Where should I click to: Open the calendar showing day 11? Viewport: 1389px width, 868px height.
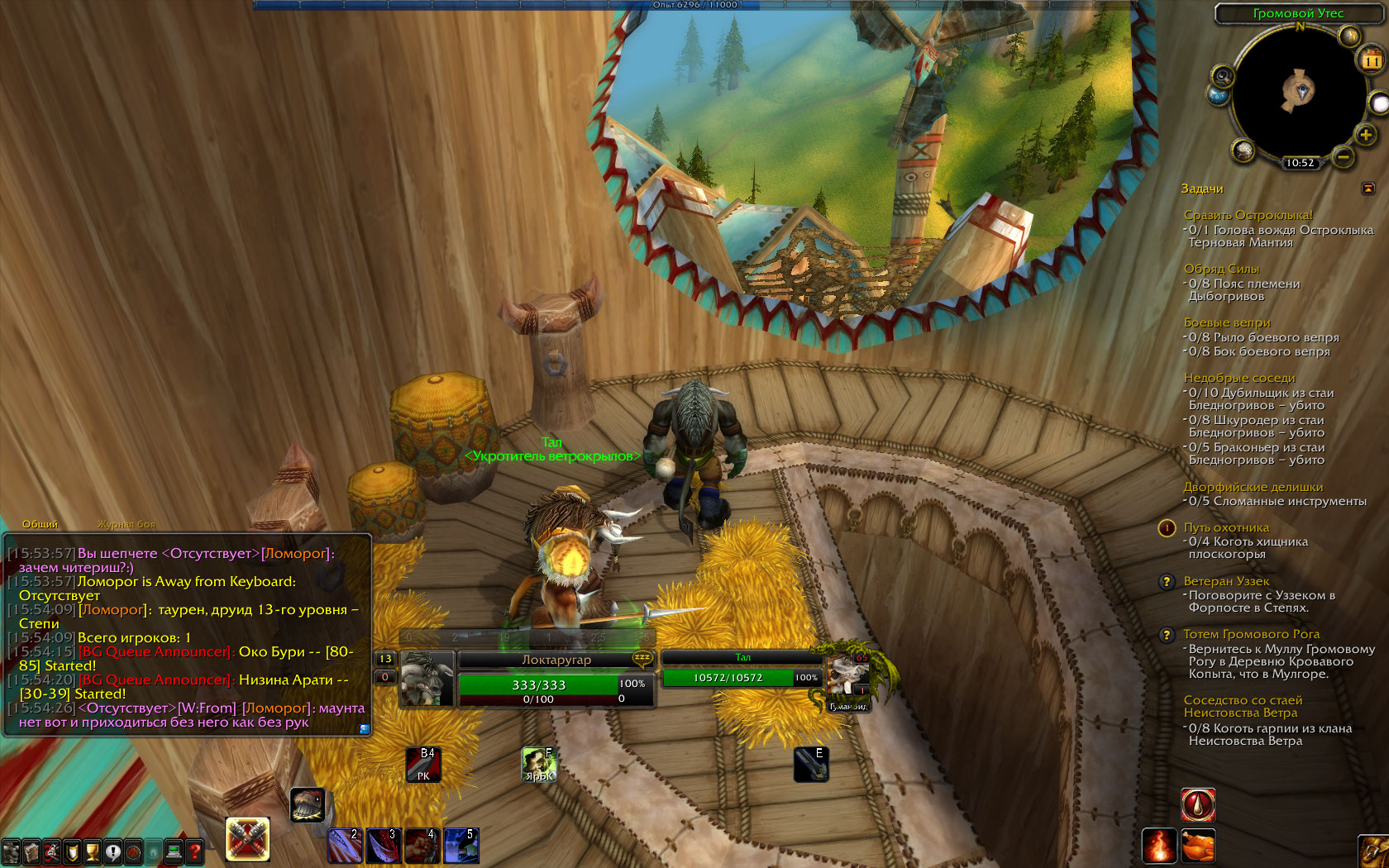pos(1372,60)
